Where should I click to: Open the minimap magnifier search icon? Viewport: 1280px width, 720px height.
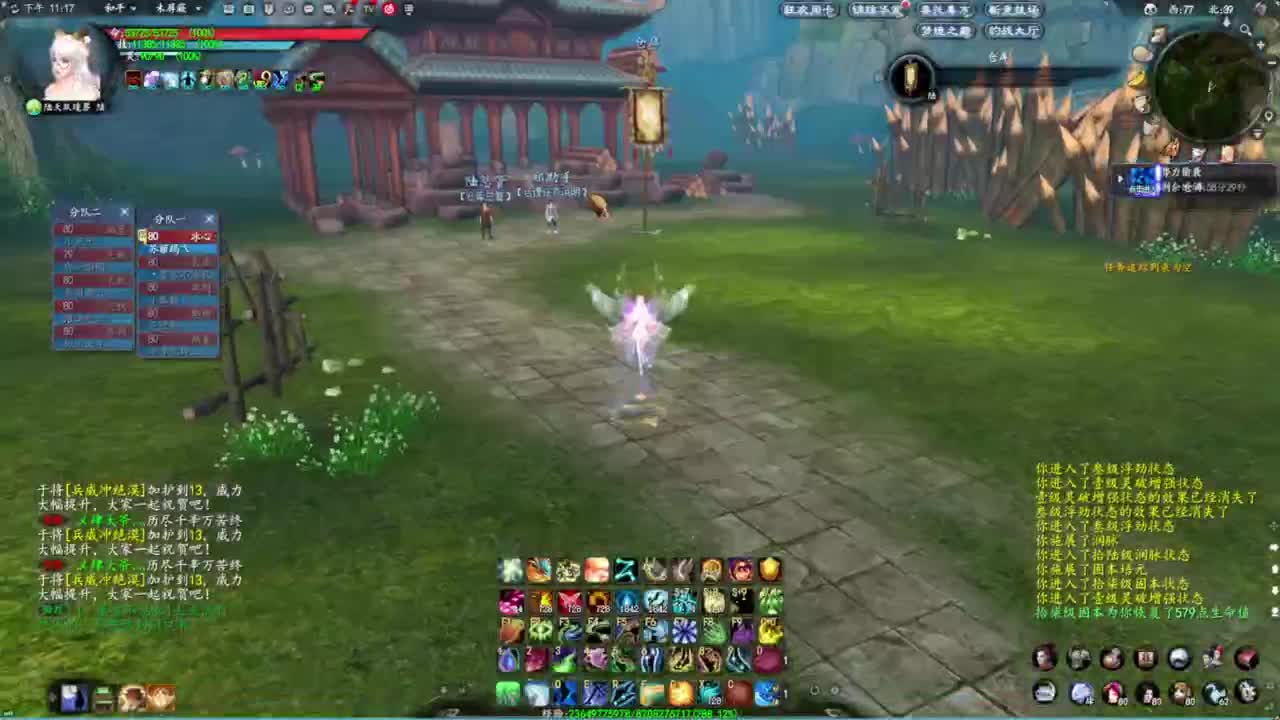point(1245,30)
